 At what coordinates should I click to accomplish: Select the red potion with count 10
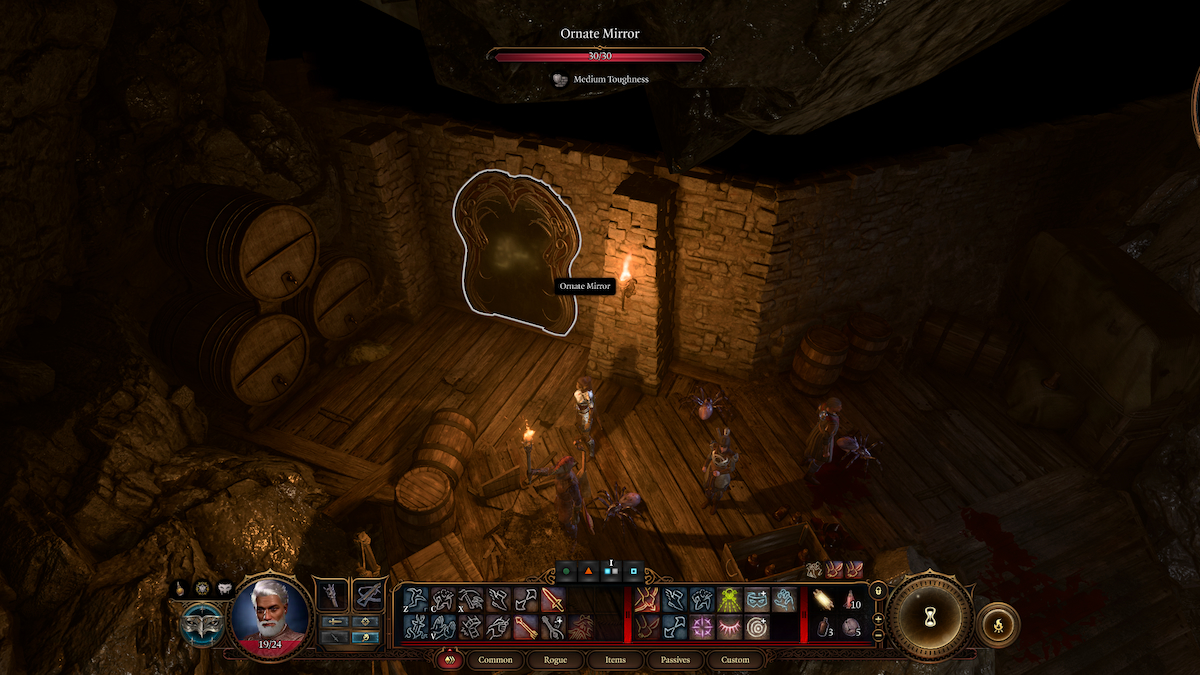(x=849, y=599)
